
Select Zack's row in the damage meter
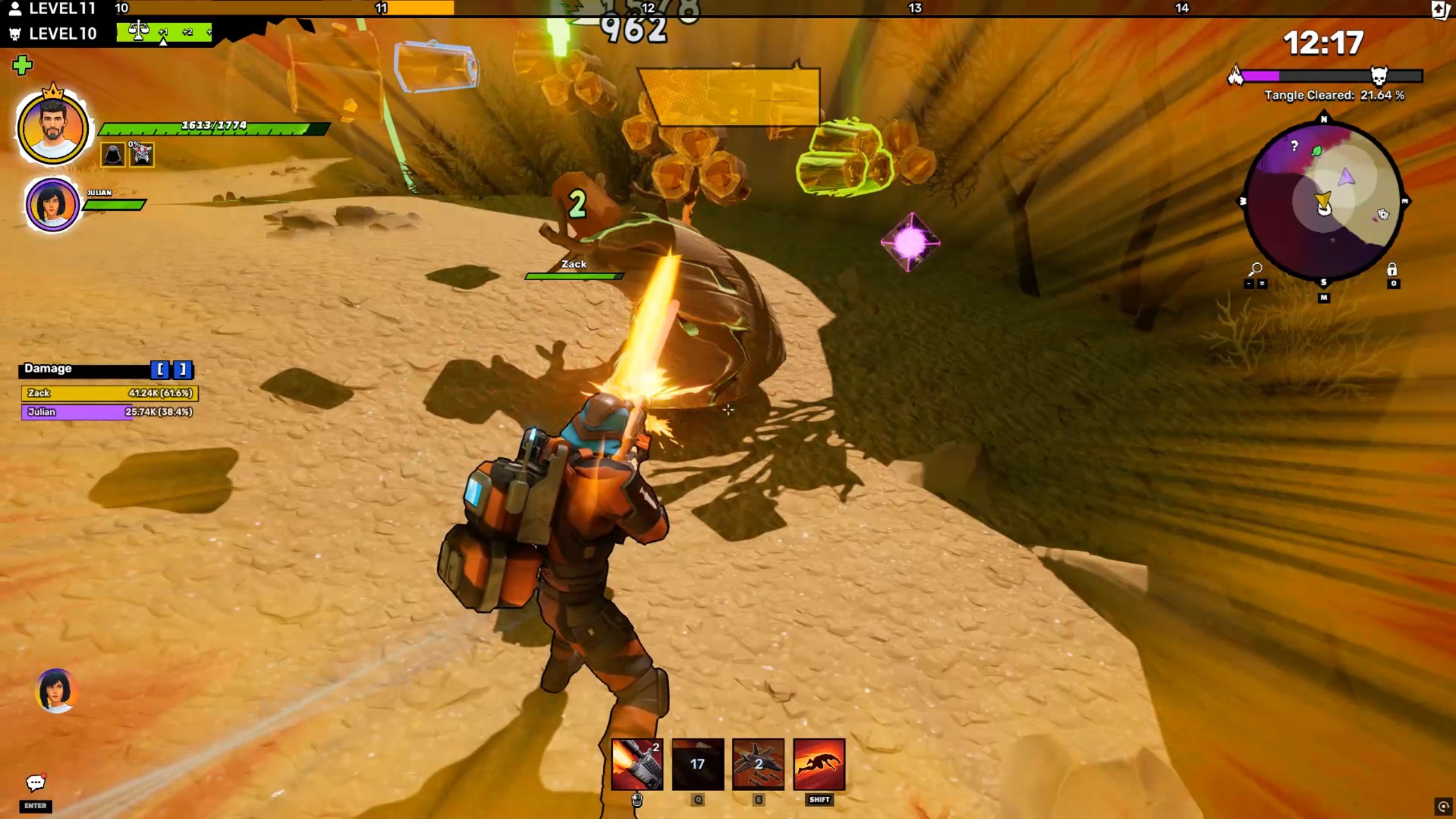pyautogui.click(x=109, y=393)
